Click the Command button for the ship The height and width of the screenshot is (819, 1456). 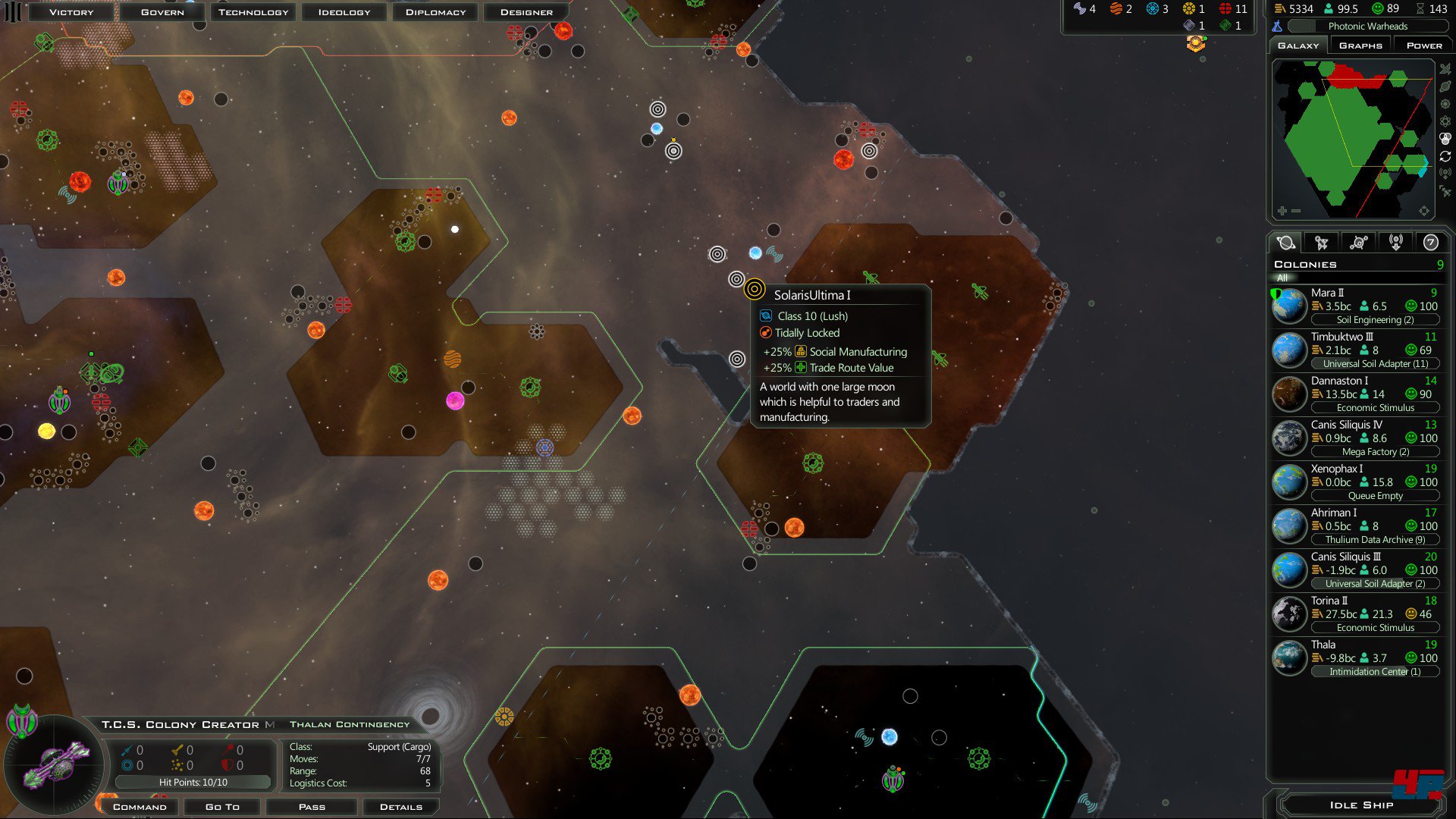(140, 807)
